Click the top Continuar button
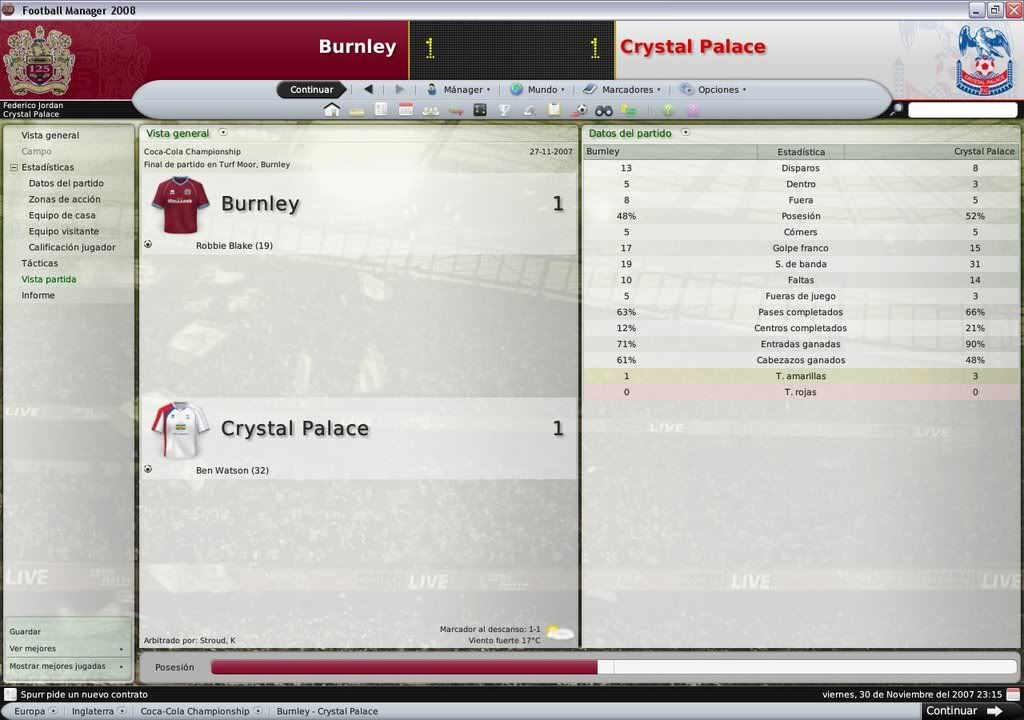Viewport: 1024px width, 720px height. 311,90
